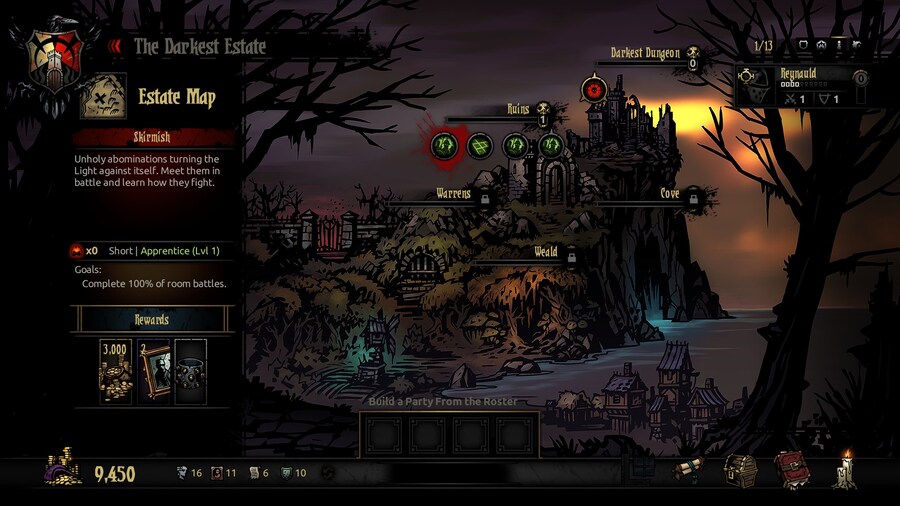Click the Ruins region label
Viewport: 900px width, 506px height.
click(x=517, y=110)
